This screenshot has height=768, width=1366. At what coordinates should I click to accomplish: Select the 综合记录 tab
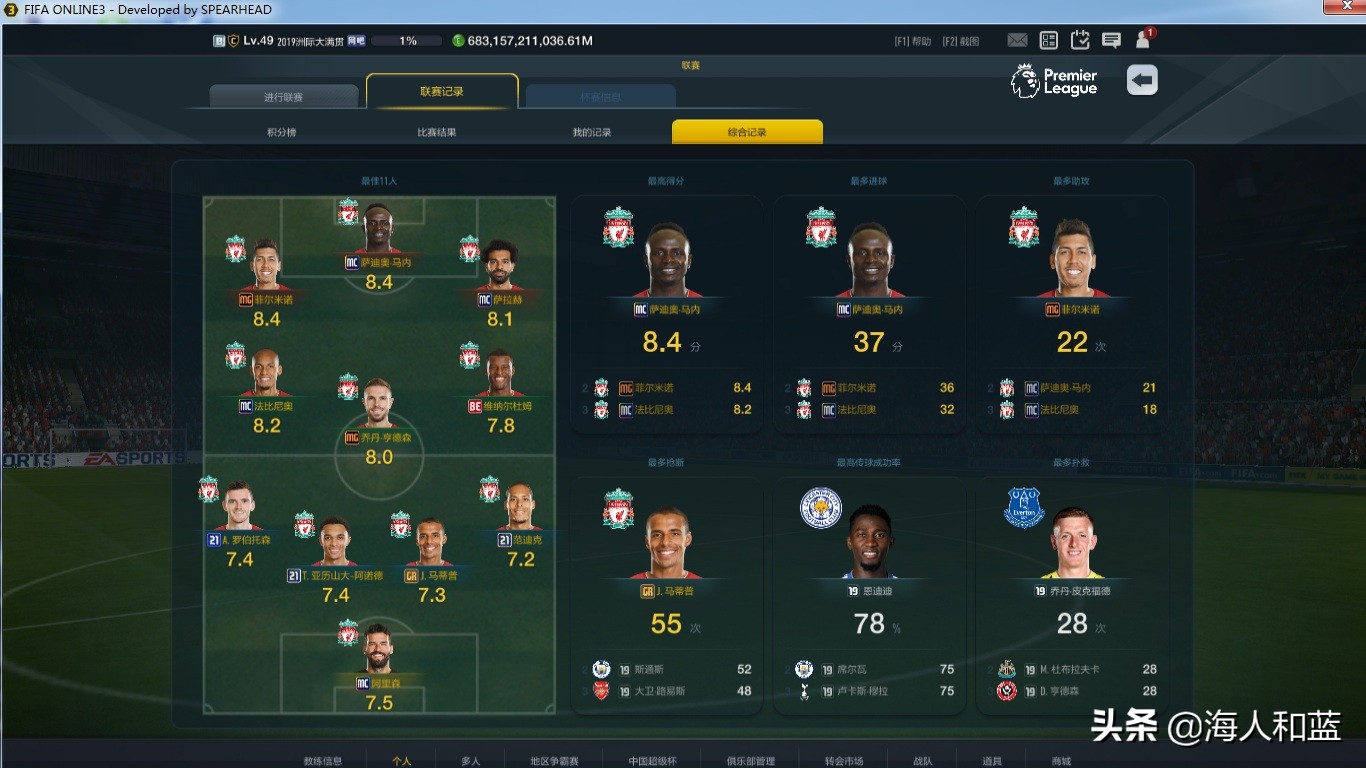pyautogui.click(x=746, y=131)
